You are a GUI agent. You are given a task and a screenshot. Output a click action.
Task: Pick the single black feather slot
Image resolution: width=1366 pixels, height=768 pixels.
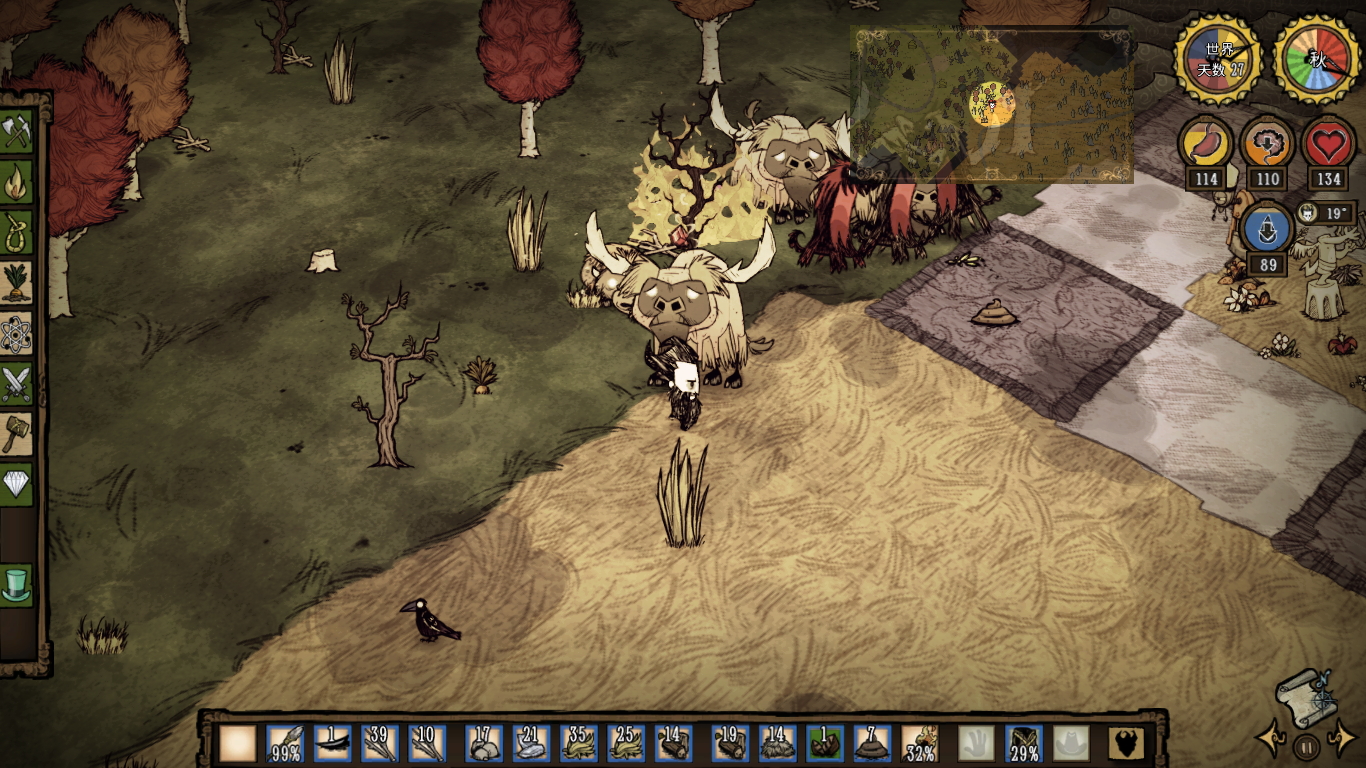point(333,744)
